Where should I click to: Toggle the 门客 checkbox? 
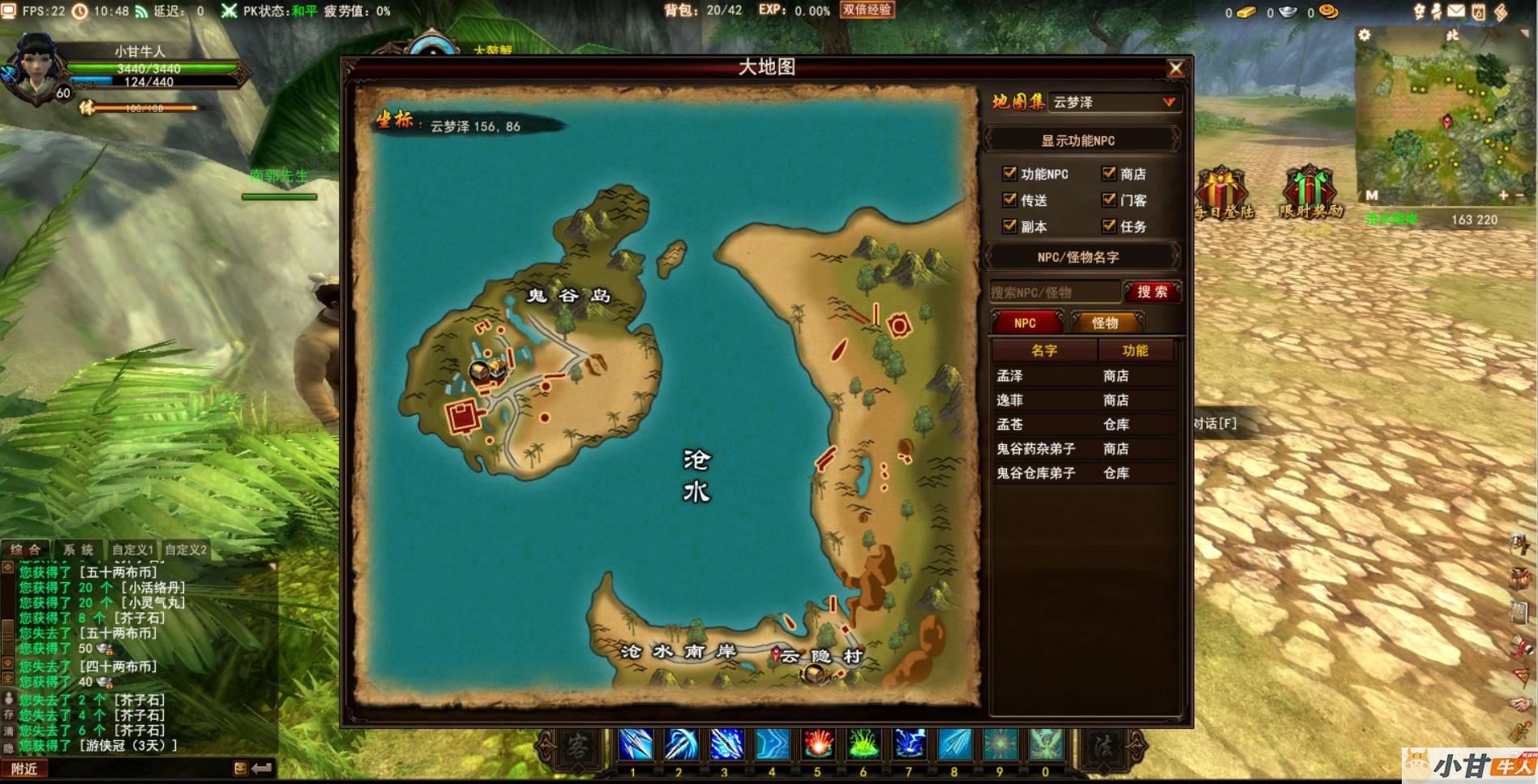tap(1109, 199)
